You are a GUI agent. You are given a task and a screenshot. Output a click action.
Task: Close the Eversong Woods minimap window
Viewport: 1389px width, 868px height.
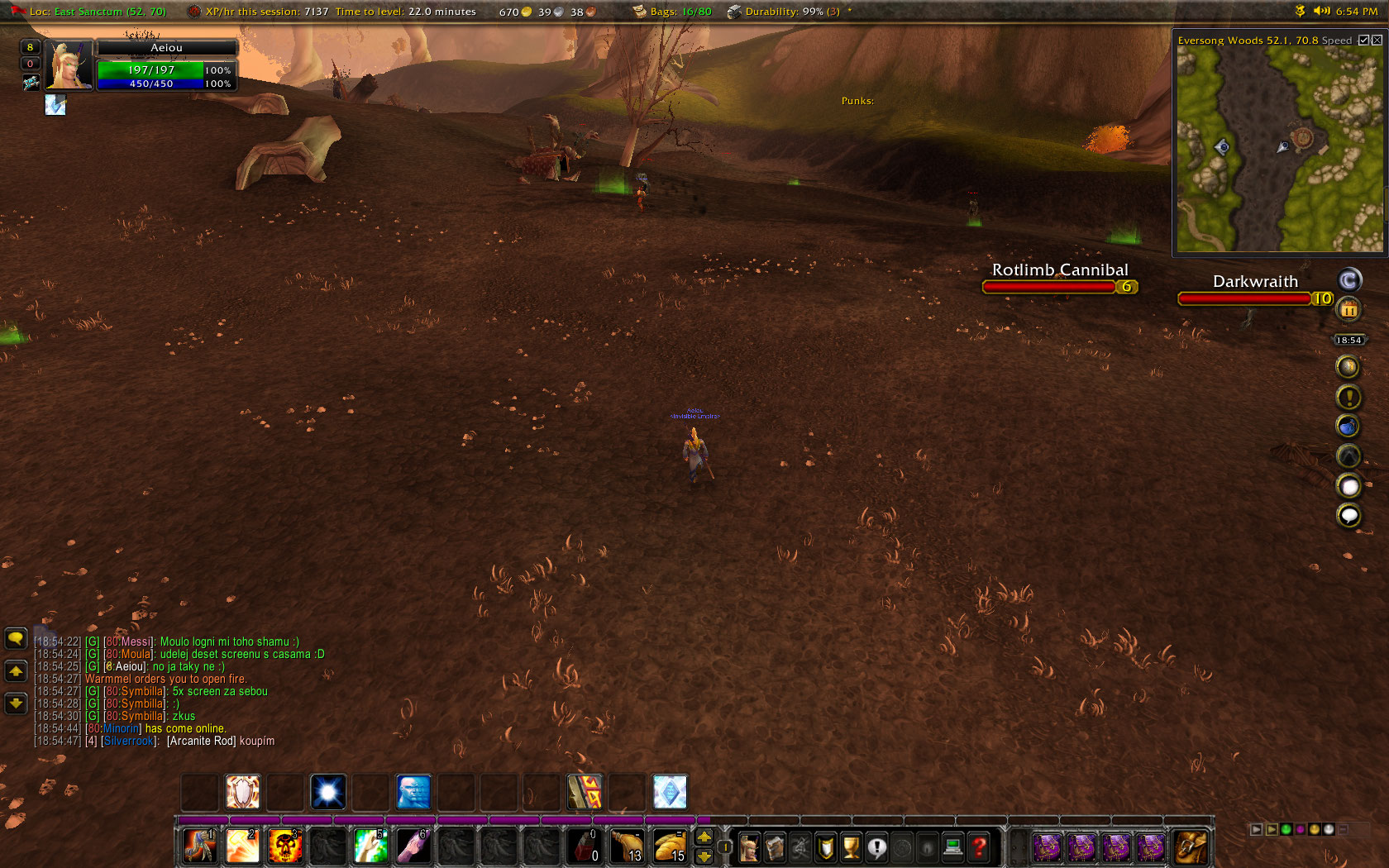1377,40
